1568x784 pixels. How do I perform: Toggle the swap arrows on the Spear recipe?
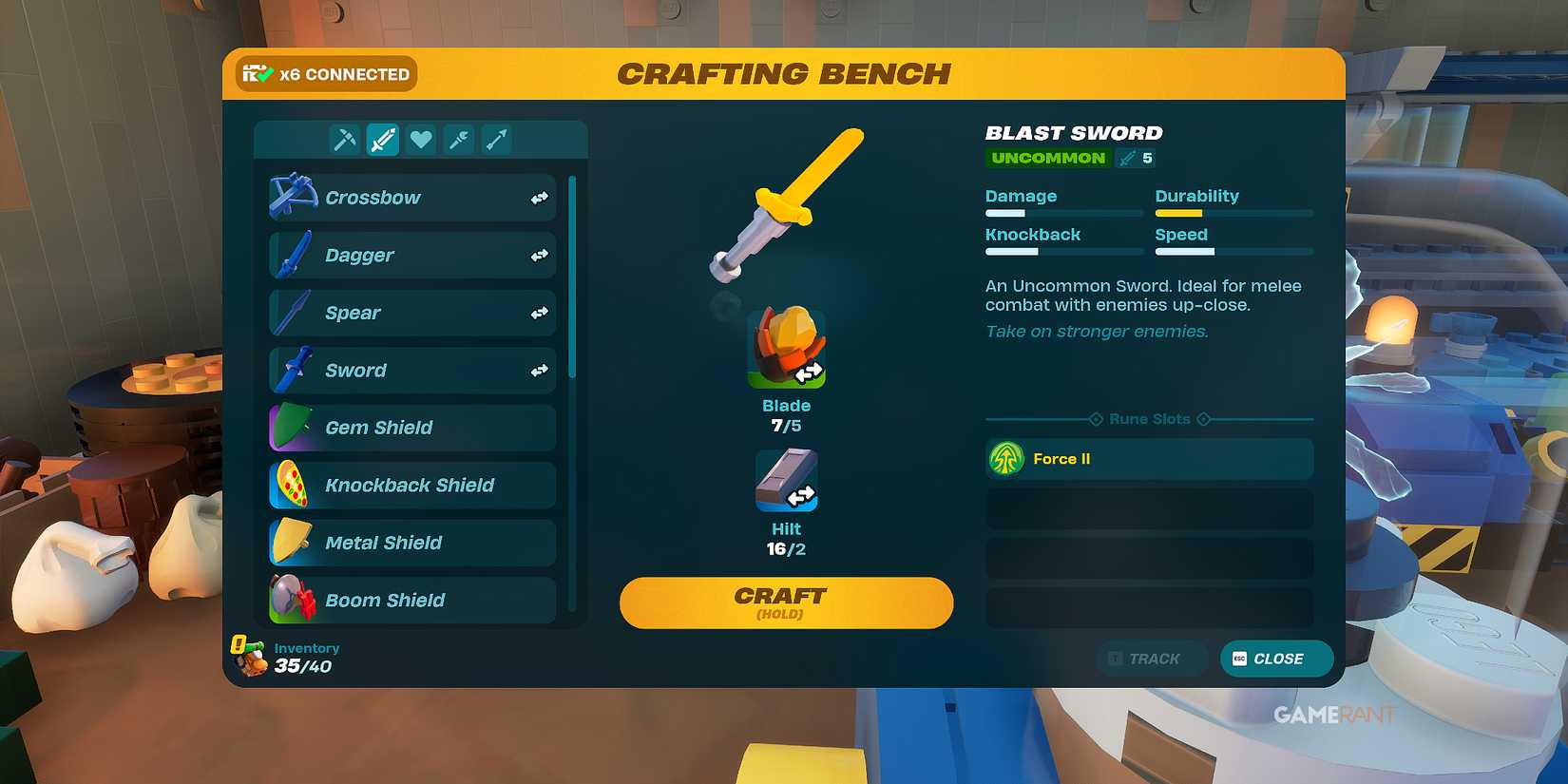pyautogui.click(x=538, y=312)
